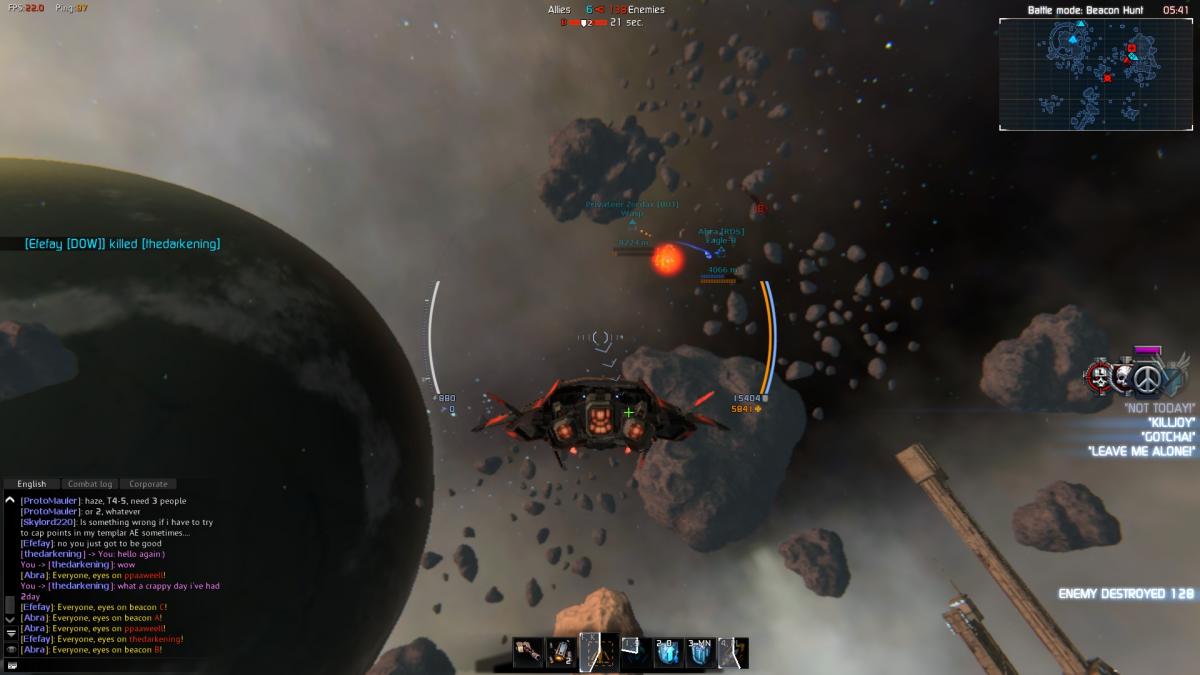Image resolution: width=1200 pixels, height=675 pixels.
Task: Open the chat message input icon
Action: pos(10,665)
